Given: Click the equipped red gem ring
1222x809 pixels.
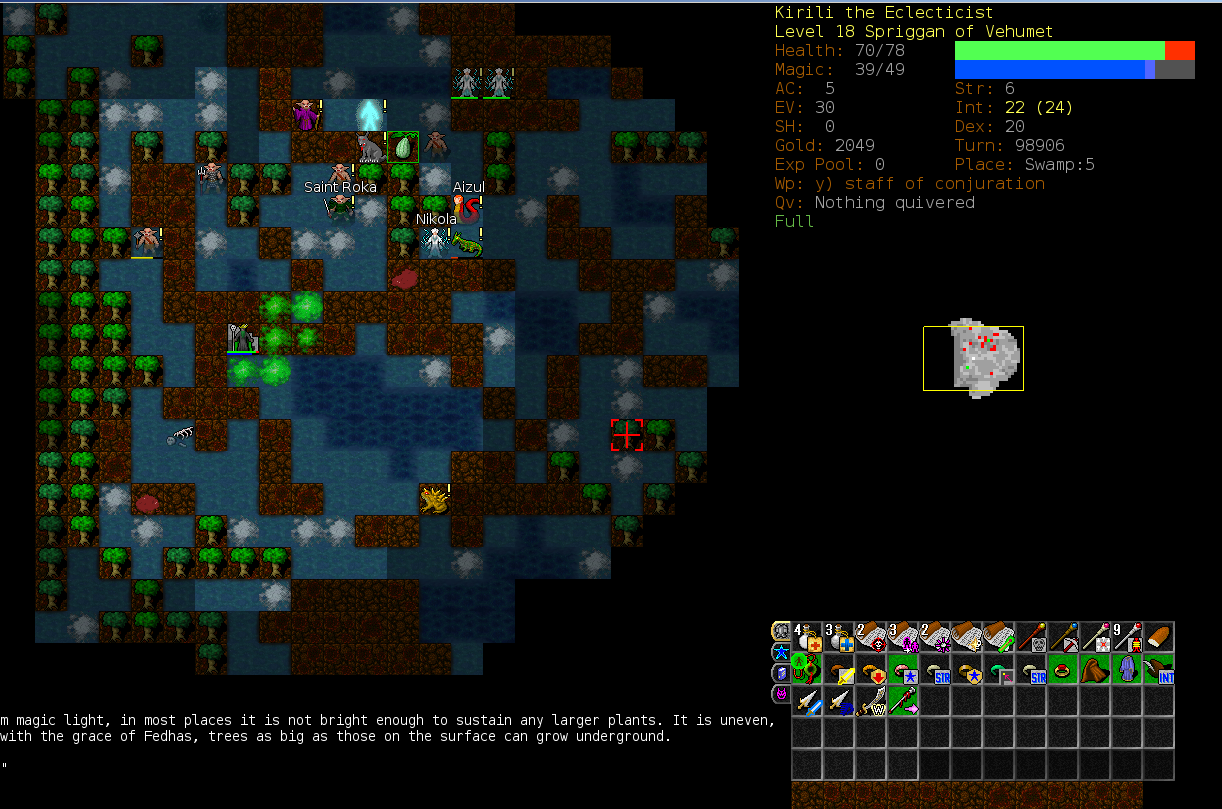Looking at the screenshot, I should 1064,670.
